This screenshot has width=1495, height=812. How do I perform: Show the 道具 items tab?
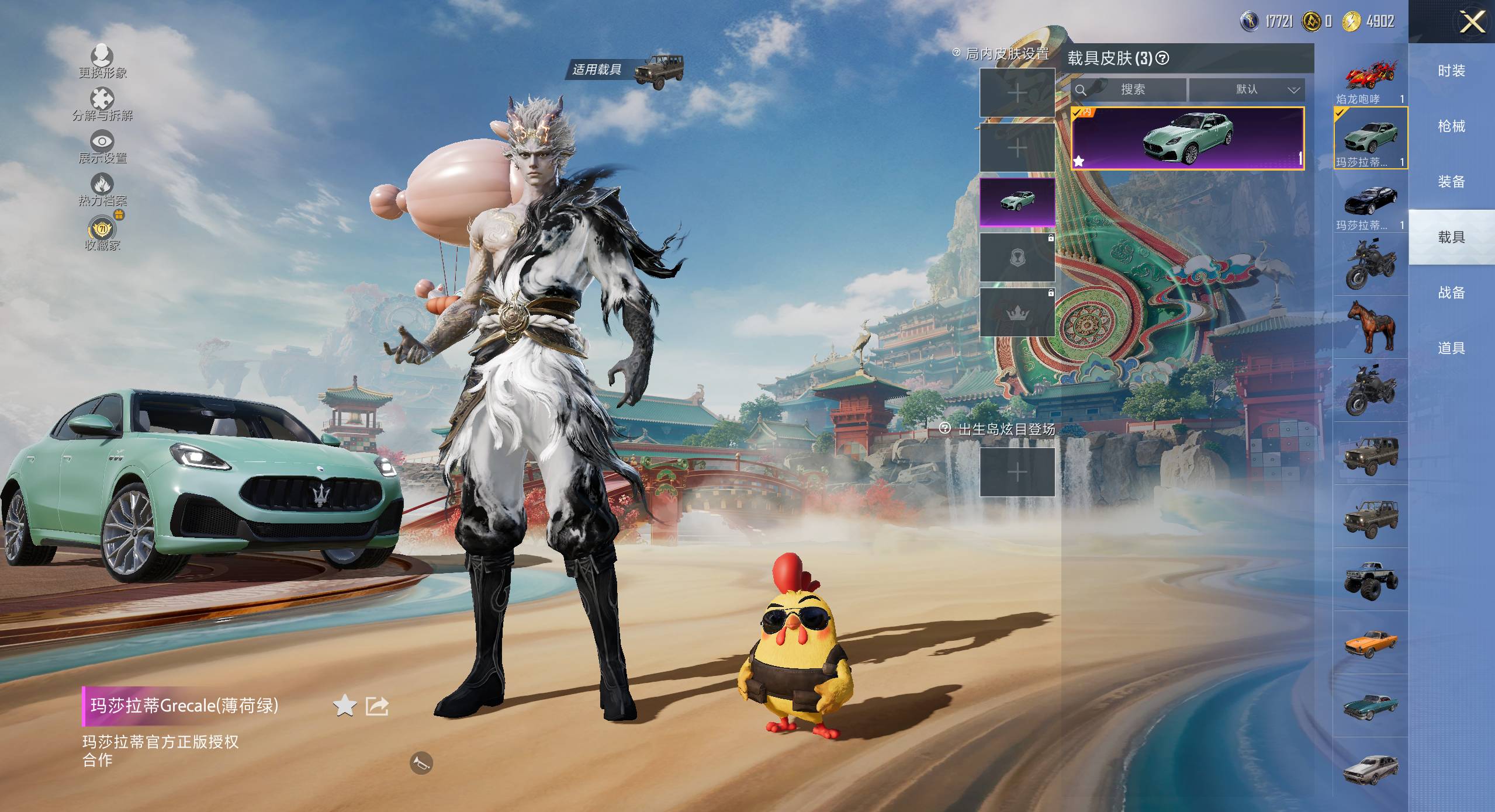coord(1451,348)
